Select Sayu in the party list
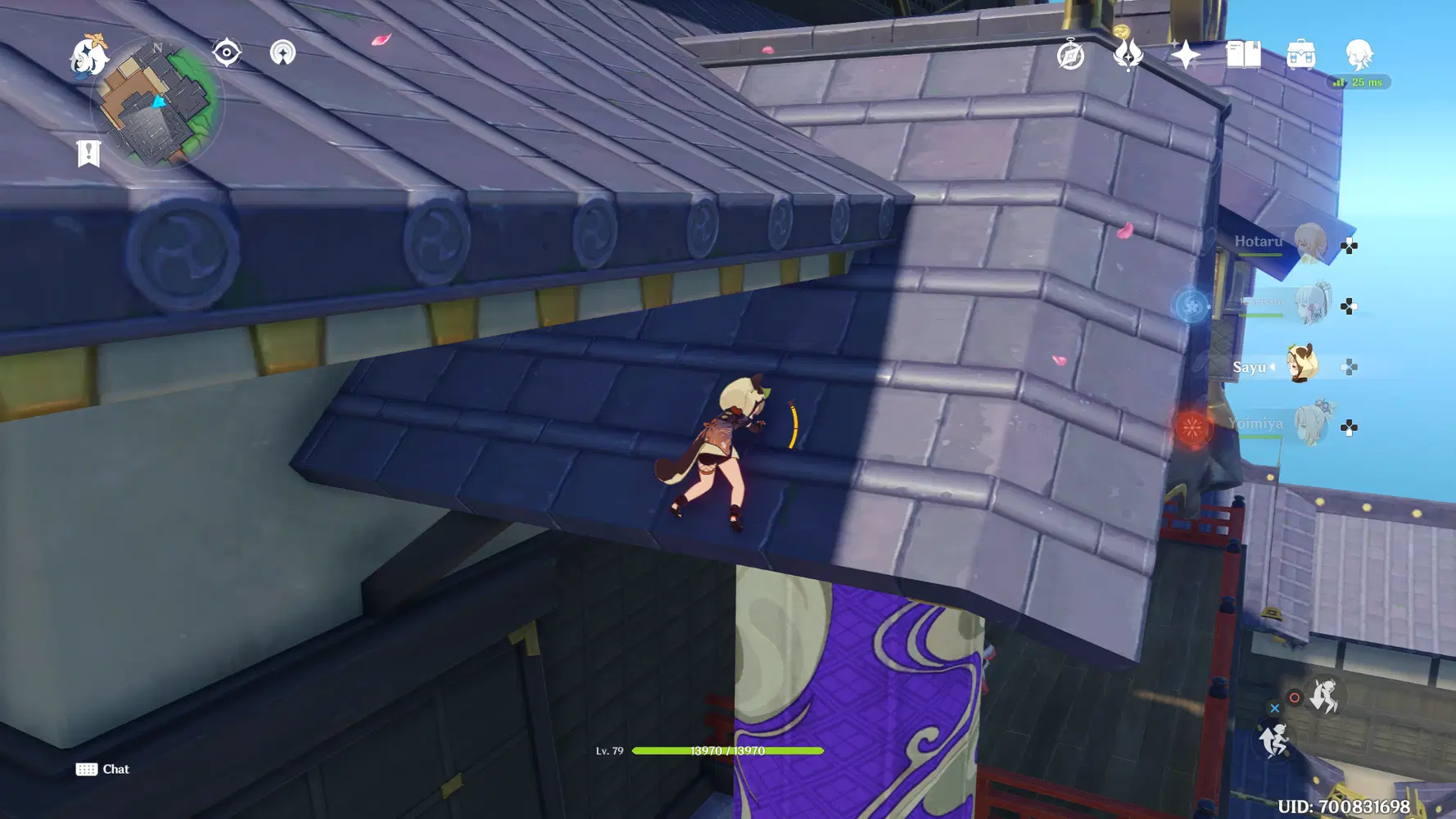This screenshot has height=819, width=1456. pos(1300,364)
